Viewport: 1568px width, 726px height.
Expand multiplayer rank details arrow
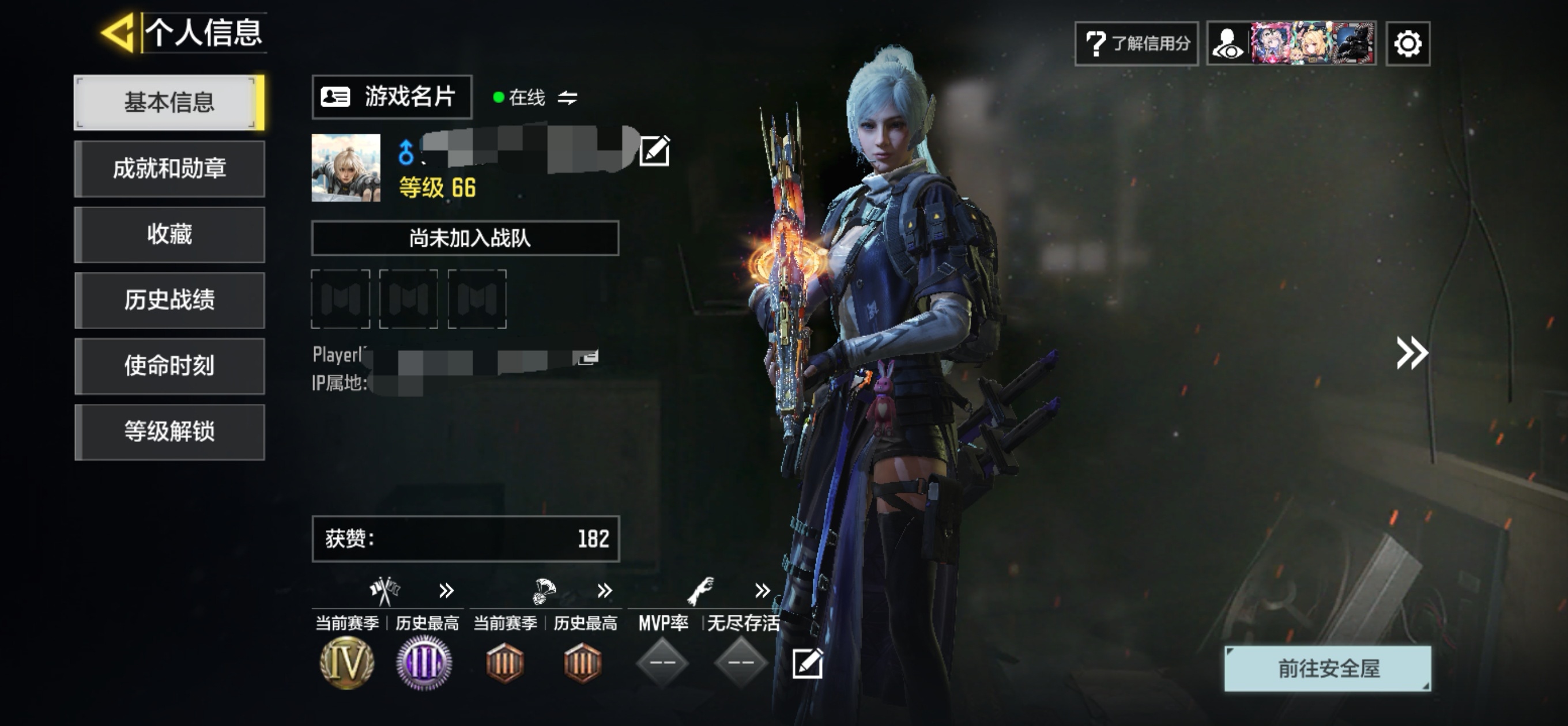(446, 590)
